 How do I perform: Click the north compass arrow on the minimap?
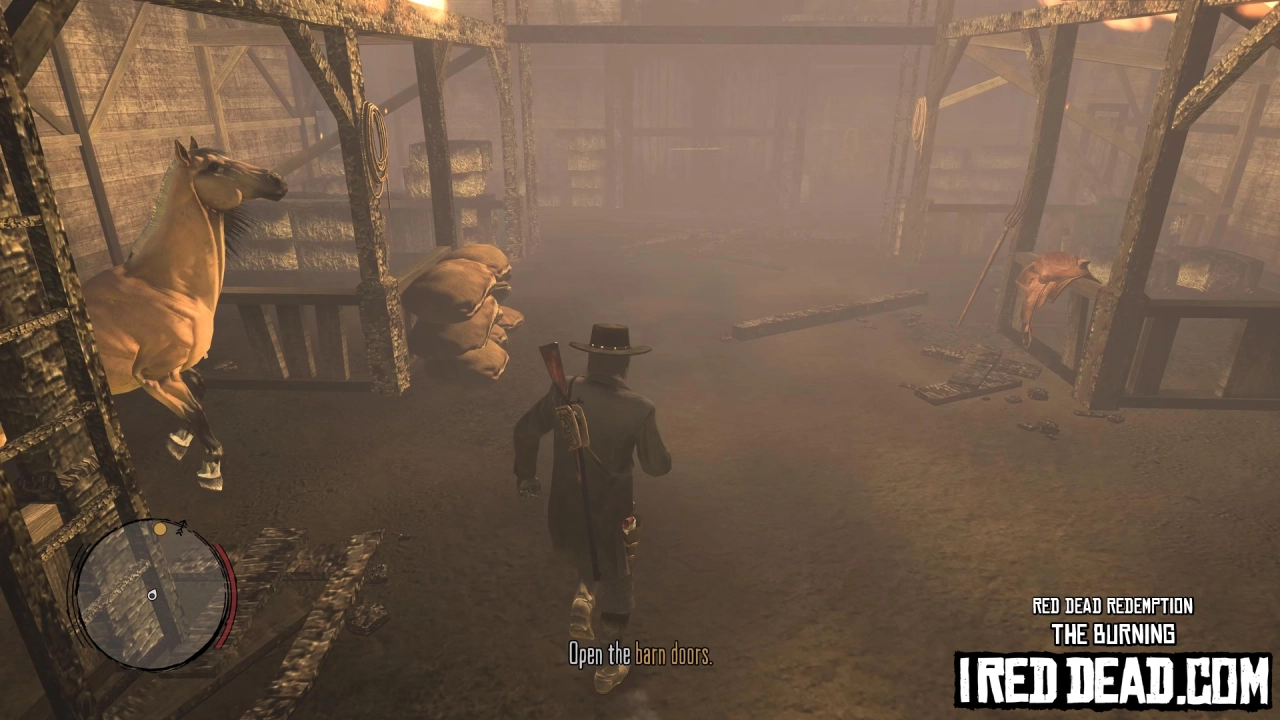pyautogui.click(x=182, y=526)
